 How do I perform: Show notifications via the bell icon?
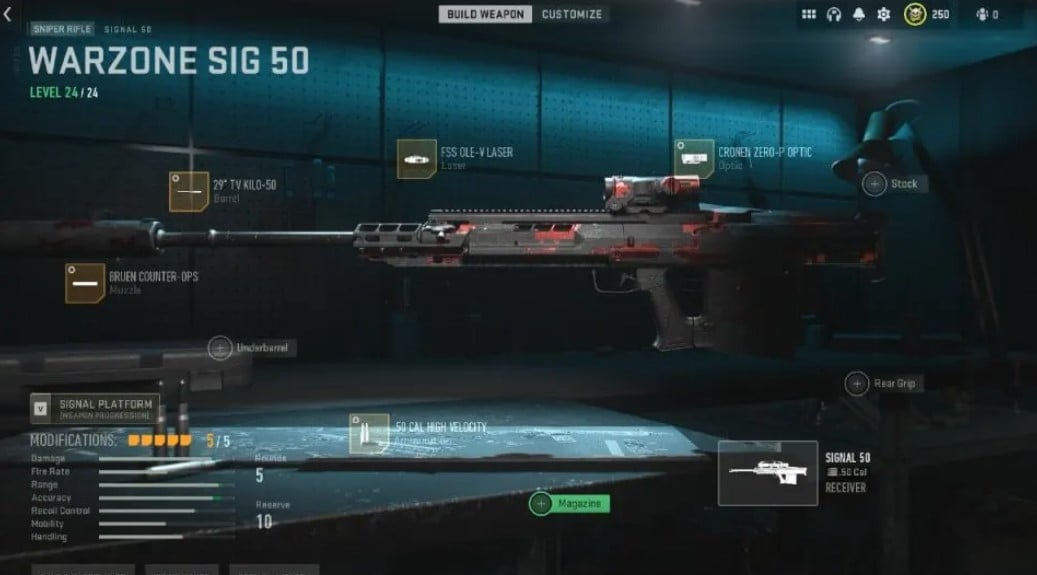[x=859, y=15]
